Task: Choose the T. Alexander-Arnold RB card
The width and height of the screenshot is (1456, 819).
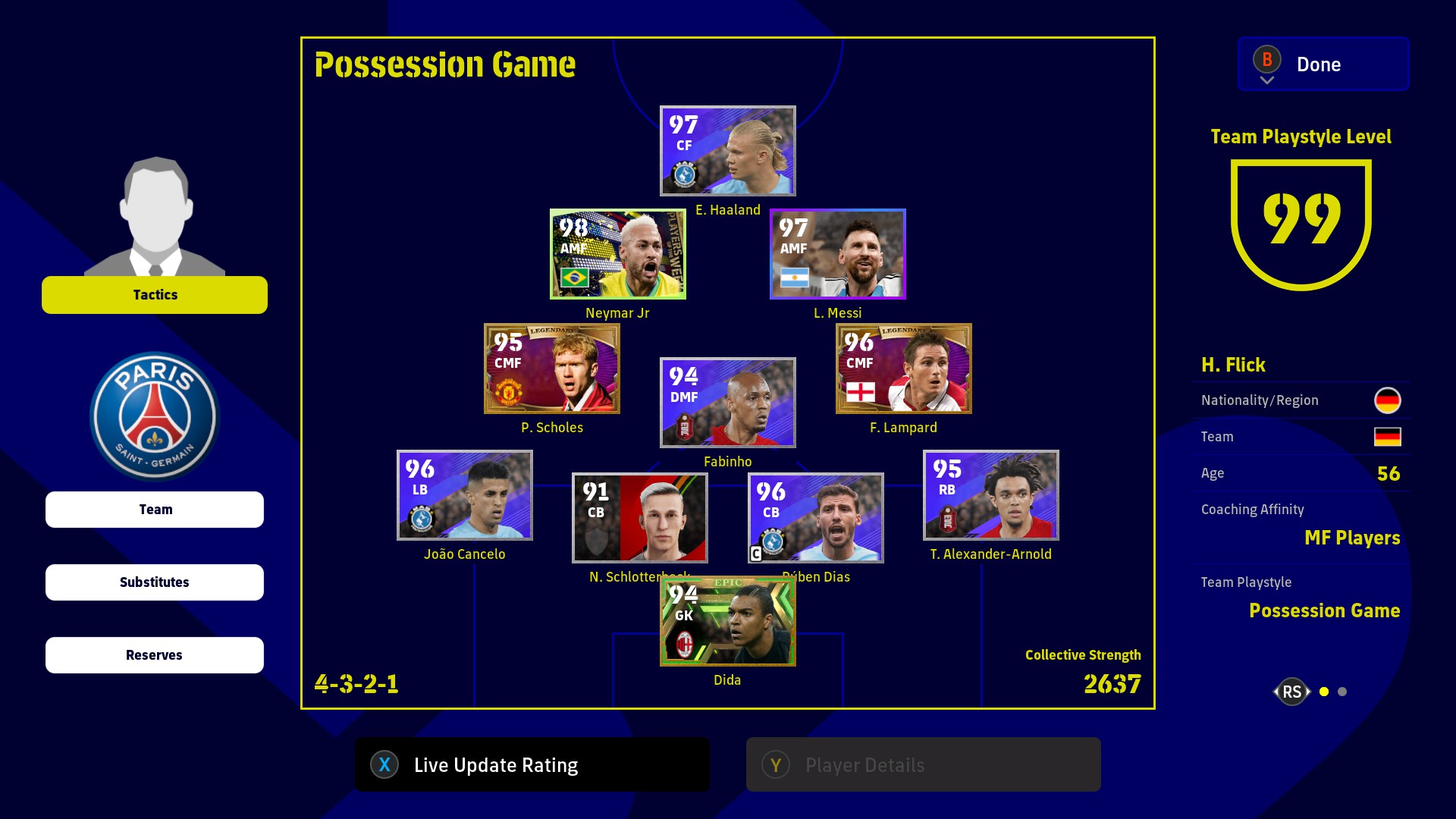Action: click(x=990, y=495)
